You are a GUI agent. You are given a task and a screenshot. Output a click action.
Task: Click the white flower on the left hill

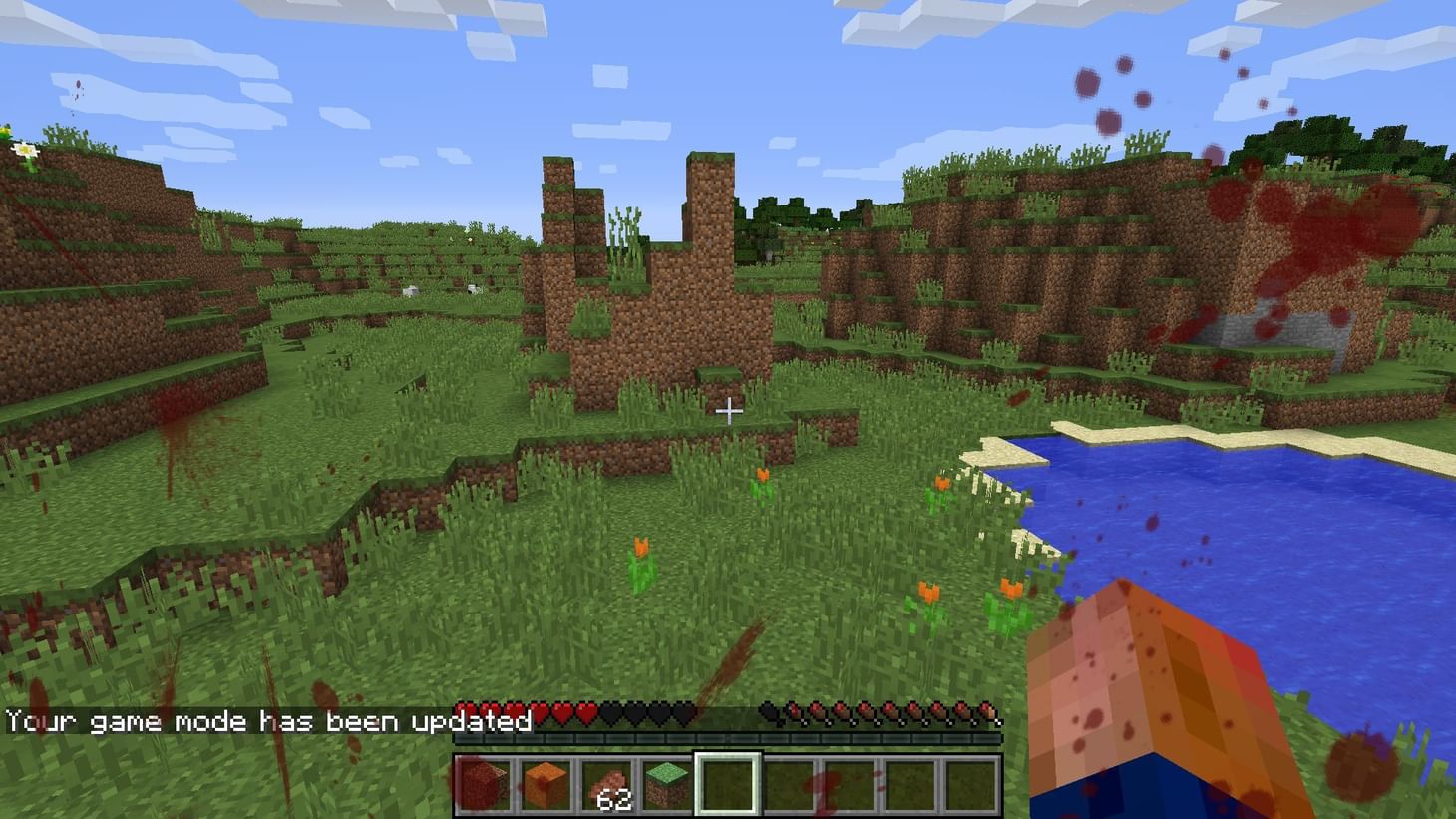tap(27, 152)
